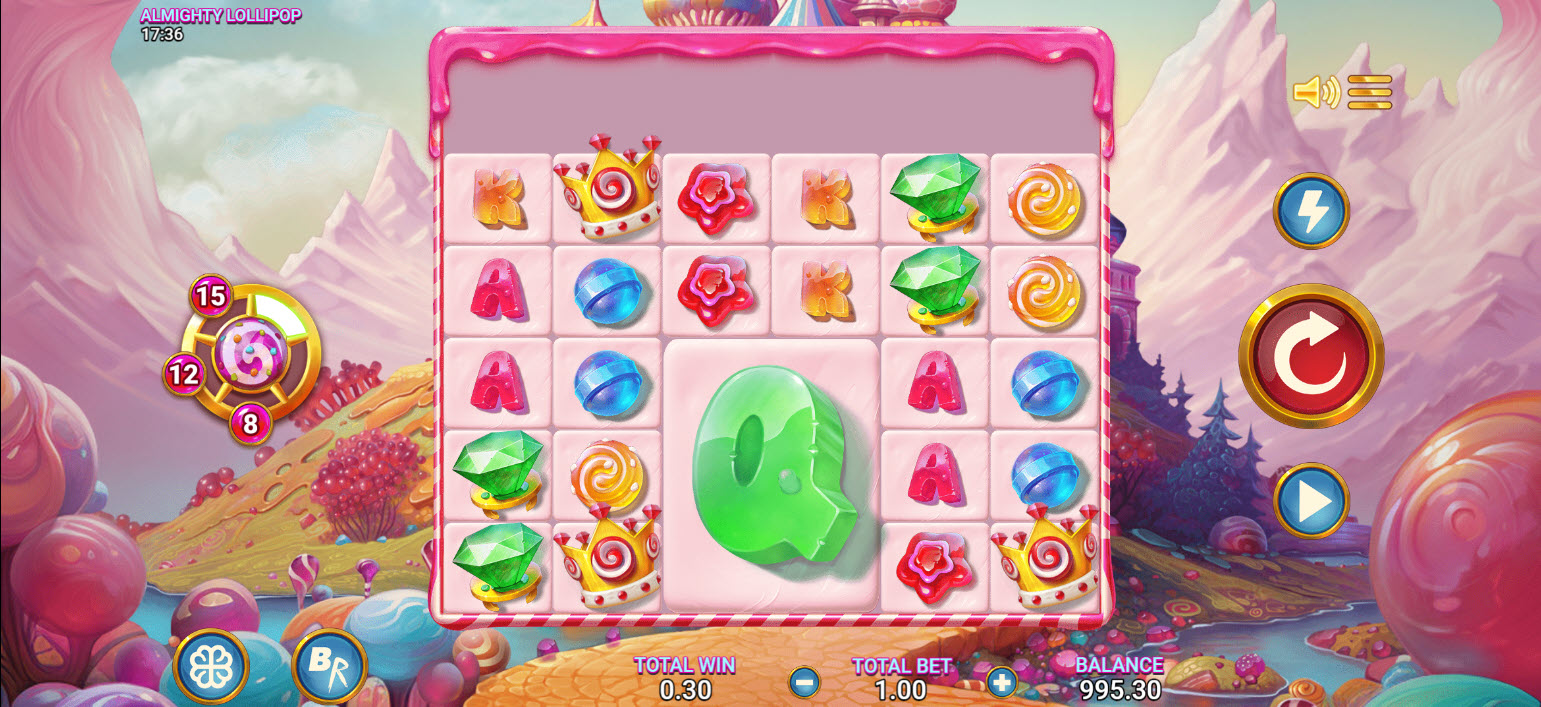Start autoplay with the play arrow button
The width and height of the screenshot is (1541, 707).
[x=1311, y=500]
